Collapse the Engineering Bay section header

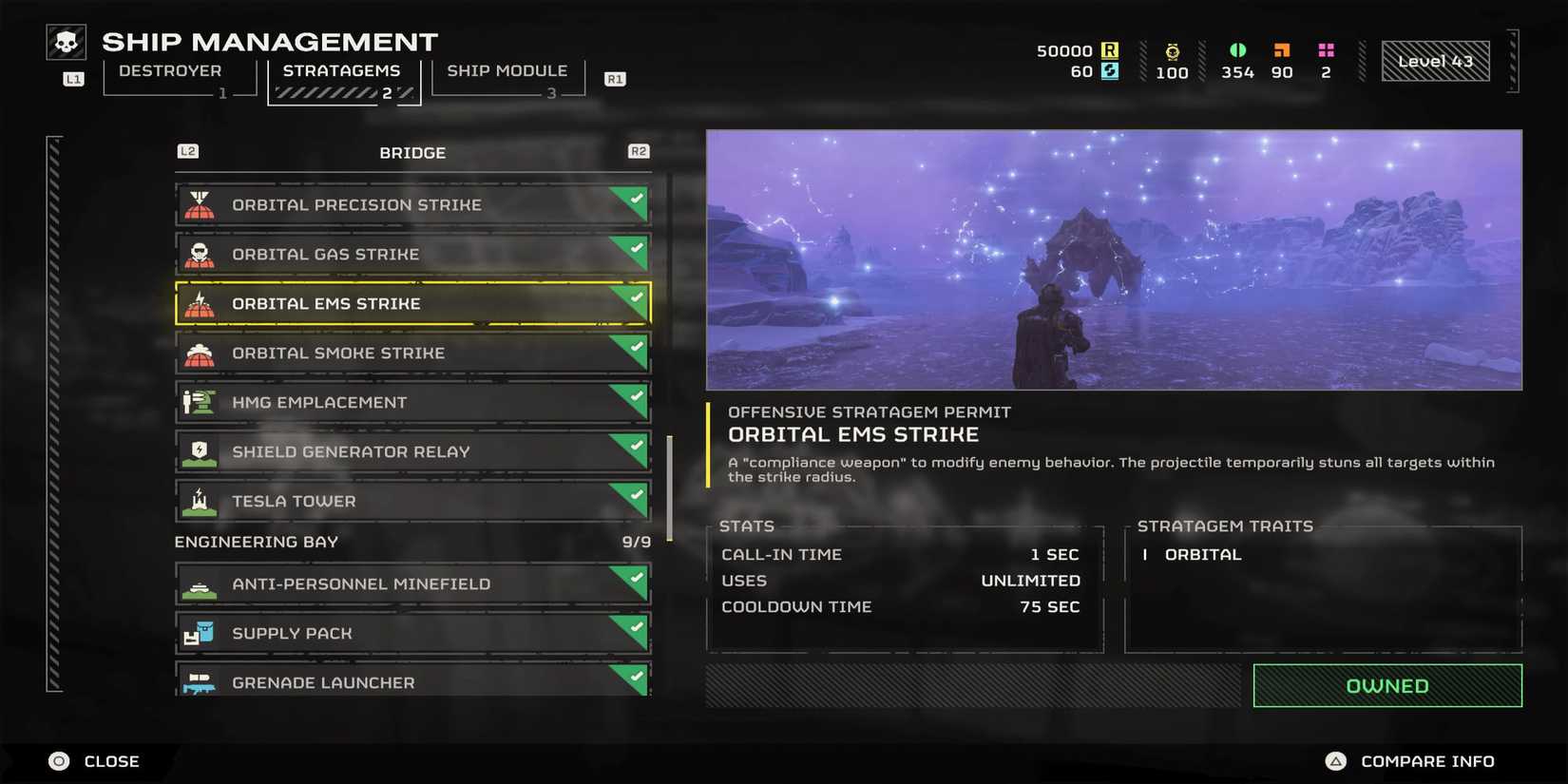[x=255, y=542]
